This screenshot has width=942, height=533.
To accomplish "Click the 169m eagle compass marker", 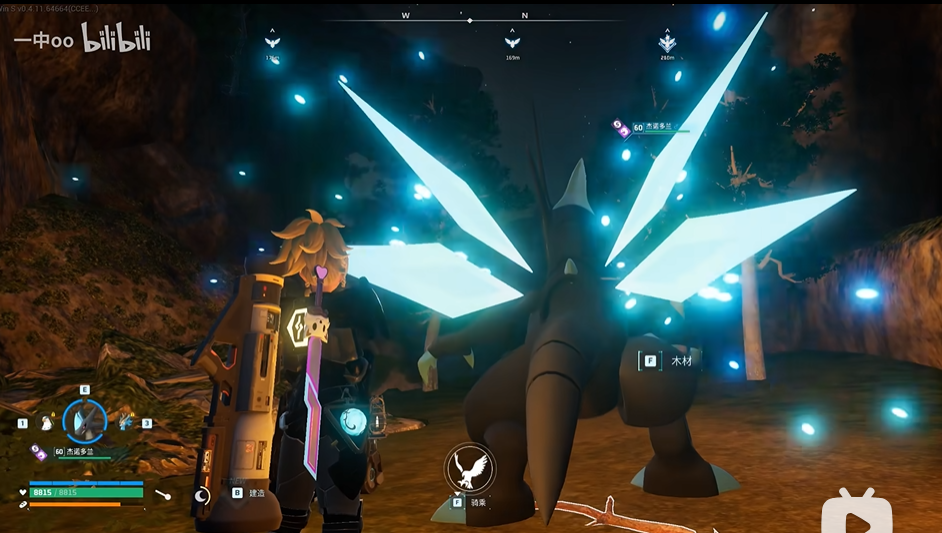I will [x=512, y=42].
